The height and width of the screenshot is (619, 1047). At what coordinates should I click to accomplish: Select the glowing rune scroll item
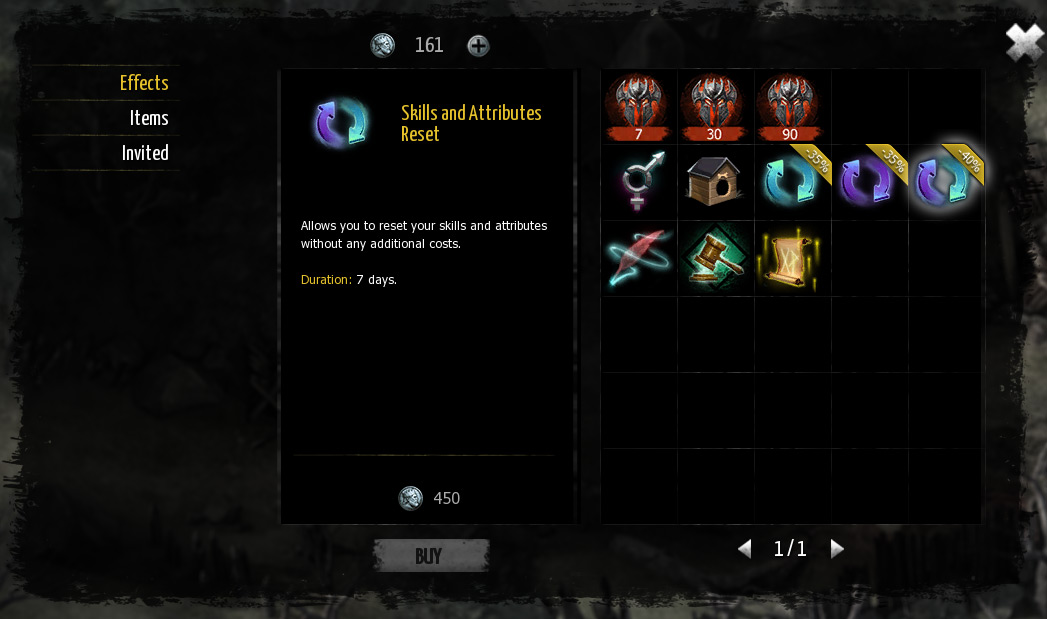790,258
